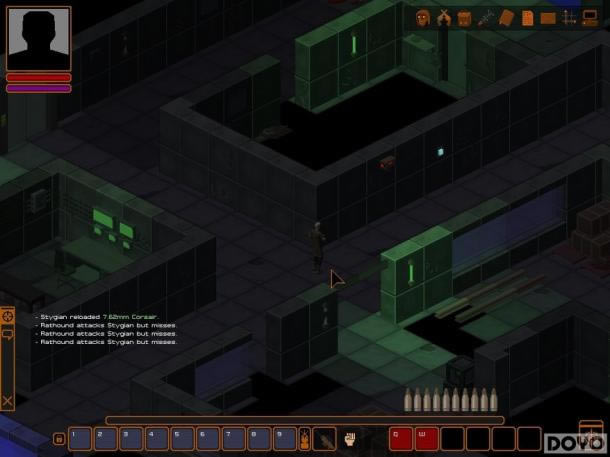Open the notes document icon
This screenshot has width=610, height=457.
(x=527, y=17)
